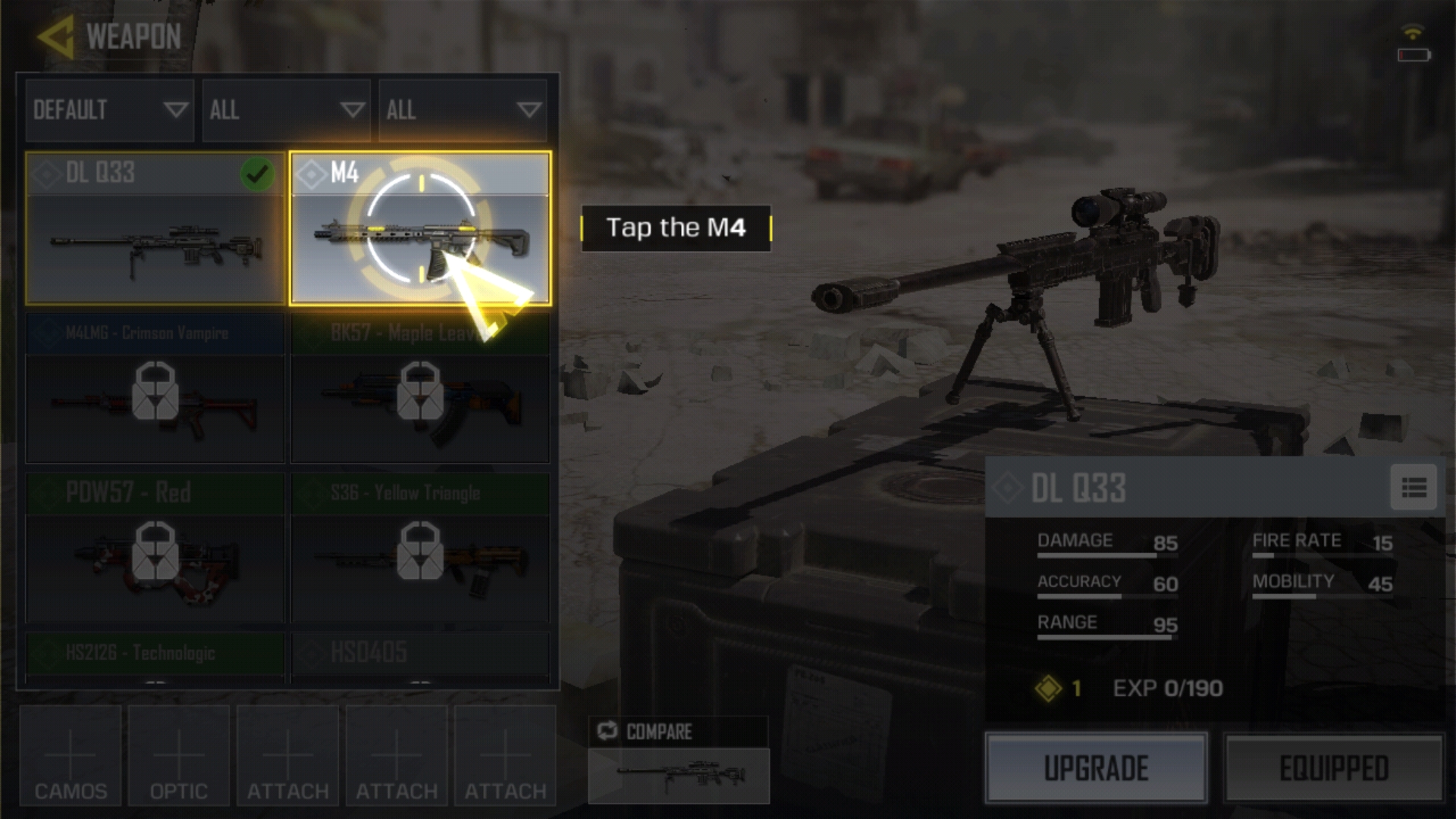This screenshot has height=819, width=1456.
Task: Click the UPGRADE button
Action: click(x=1096, y=767)
